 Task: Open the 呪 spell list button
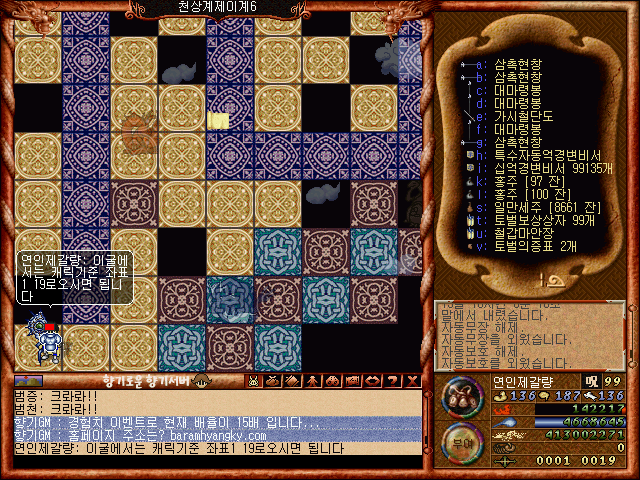pos(591,381)
